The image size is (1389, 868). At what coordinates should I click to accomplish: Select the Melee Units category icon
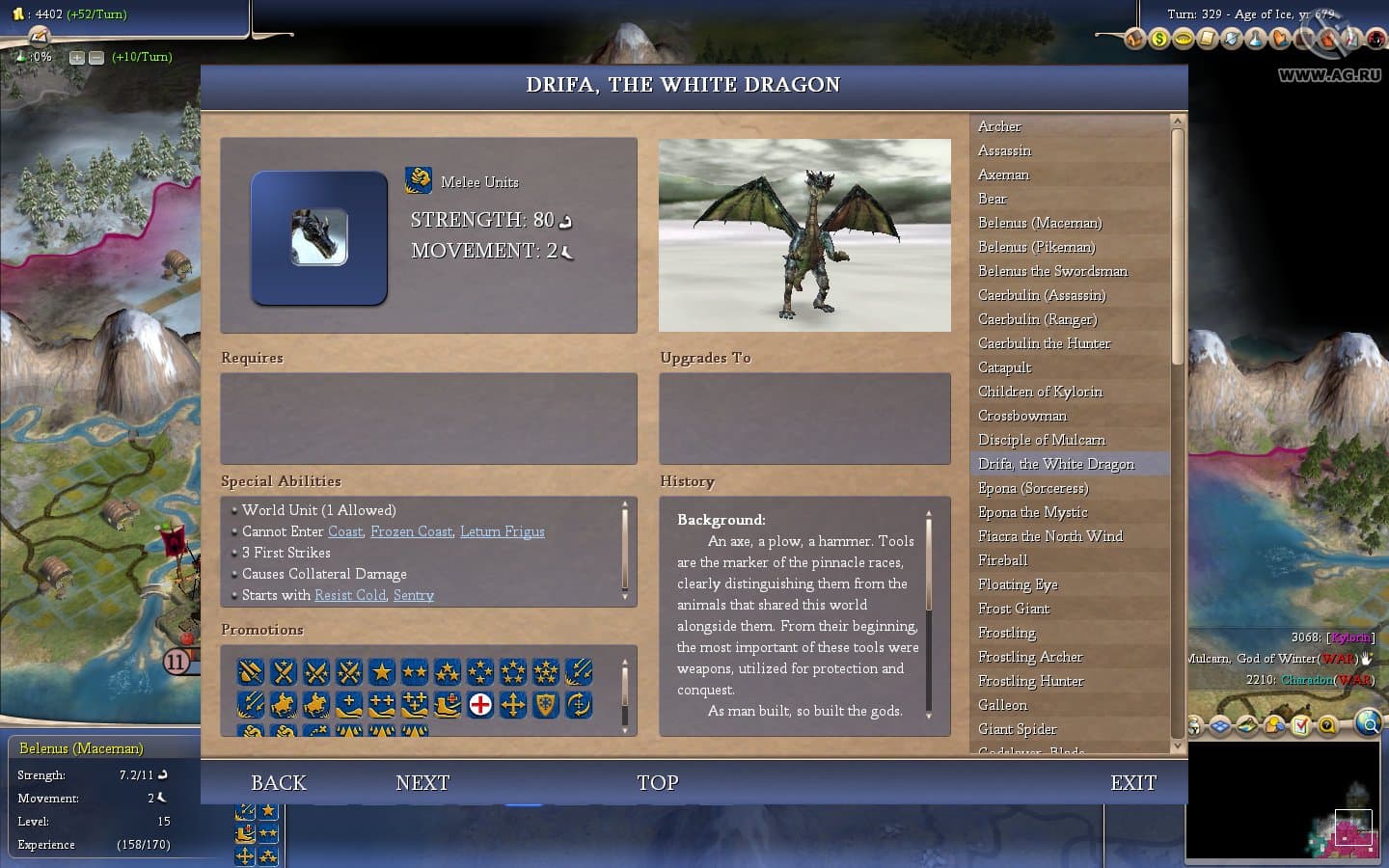[x=419, y=180]
